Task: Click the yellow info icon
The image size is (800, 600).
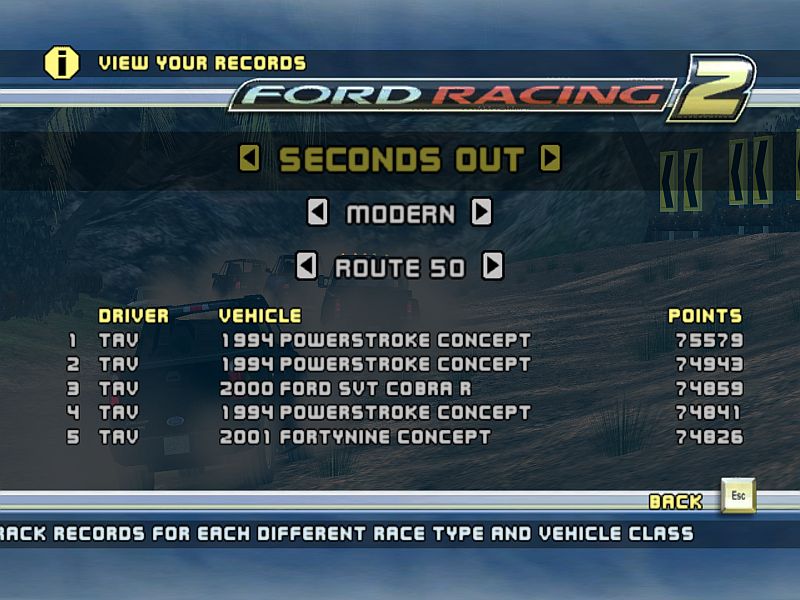Action: 61,63
